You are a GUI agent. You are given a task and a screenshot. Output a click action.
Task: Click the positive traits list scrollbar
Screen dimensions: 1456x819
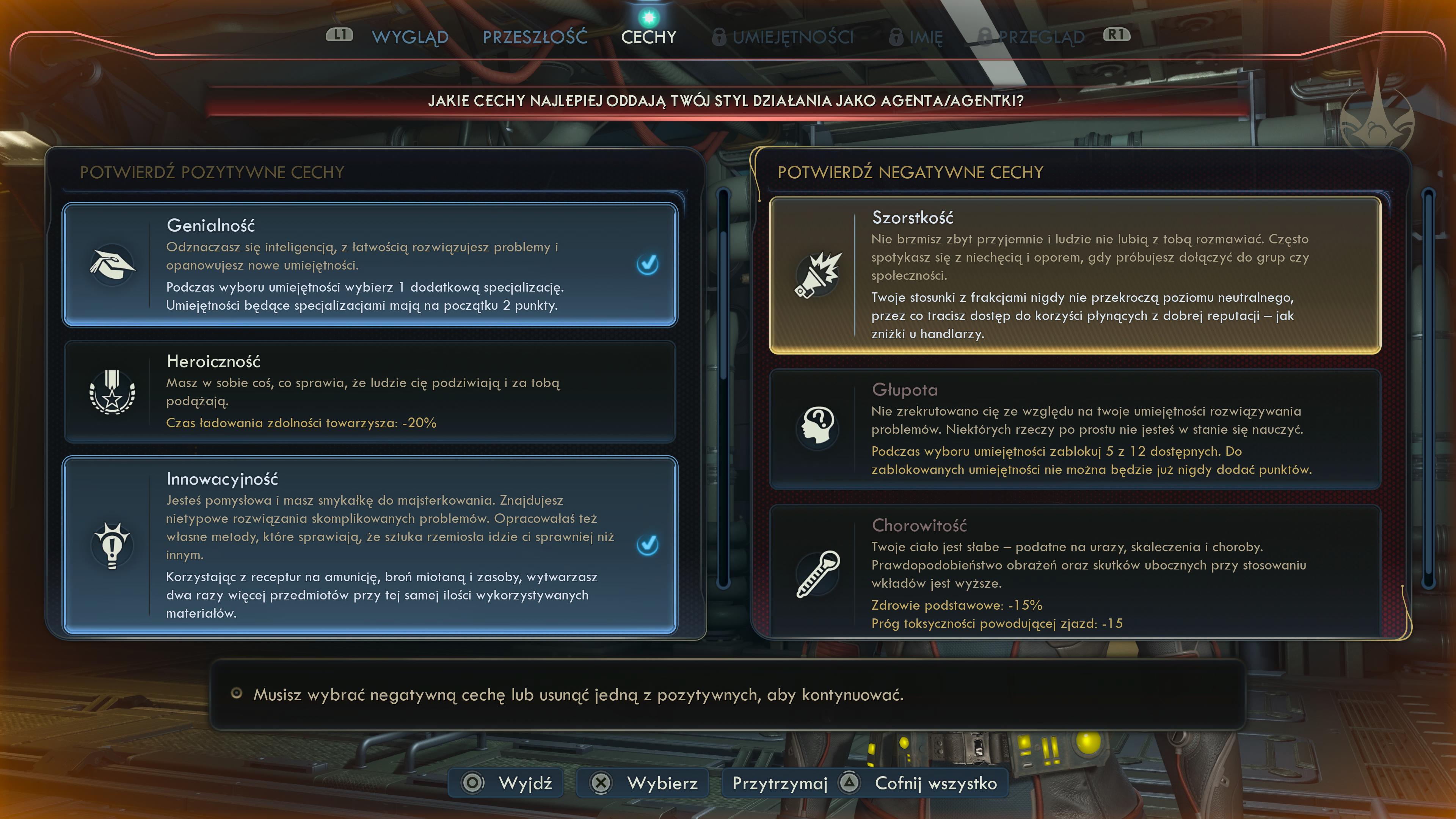click(x=723, y=390)
